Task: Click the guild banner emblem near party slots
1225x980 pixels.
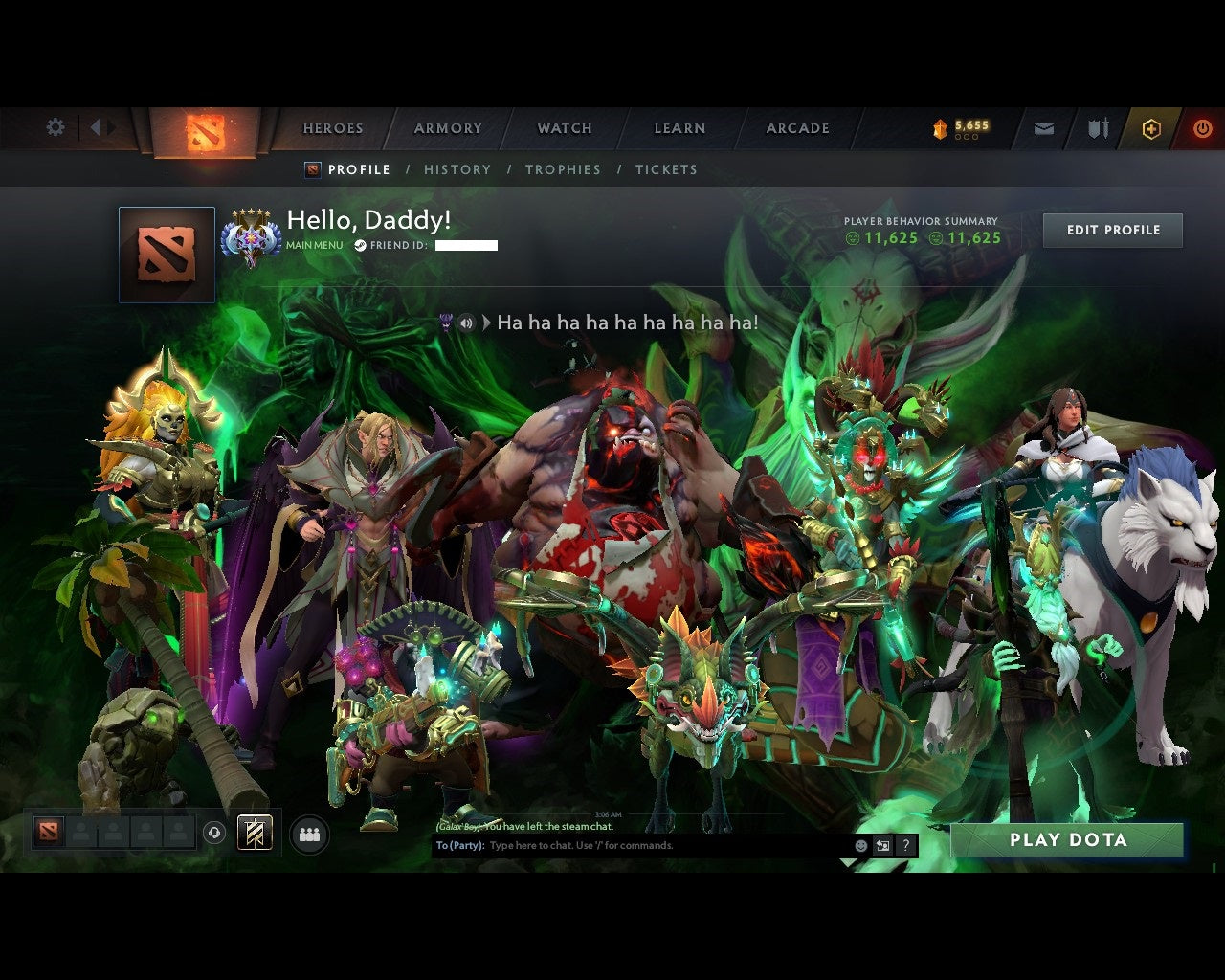Action: coord(256,833)
